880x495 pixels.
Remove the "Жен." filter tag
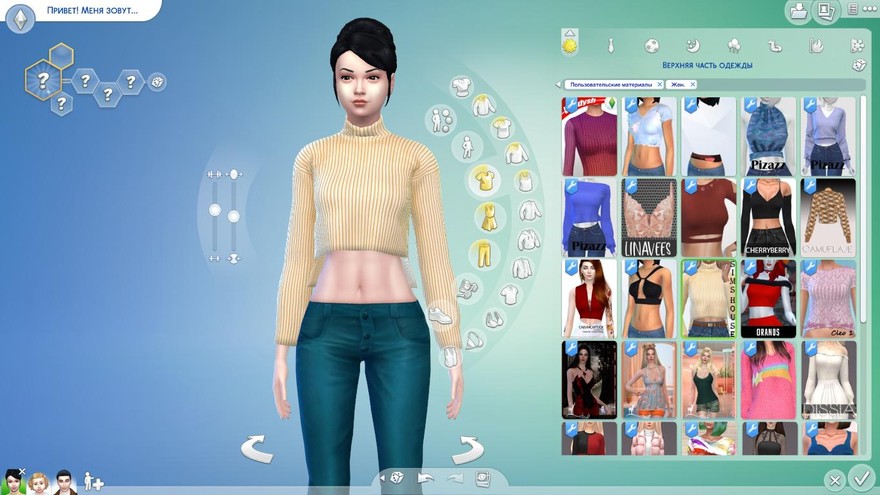click(x=693, y=85)
